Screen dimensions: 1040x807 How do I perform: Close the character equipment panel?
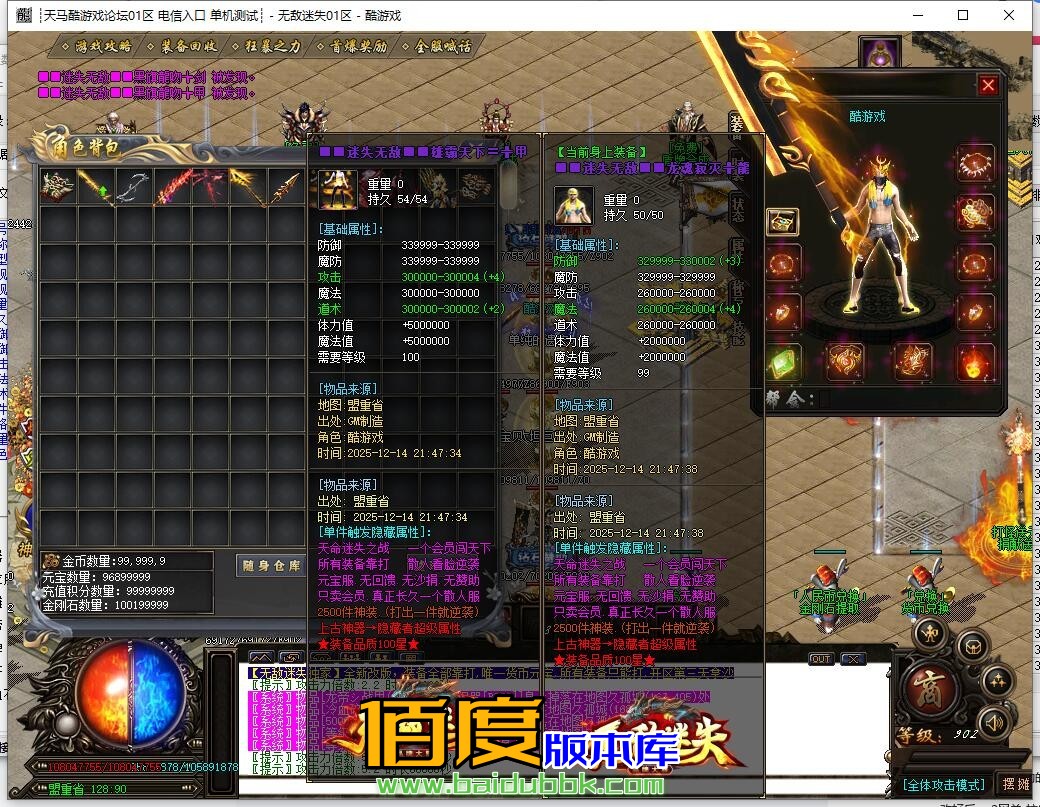988,86
